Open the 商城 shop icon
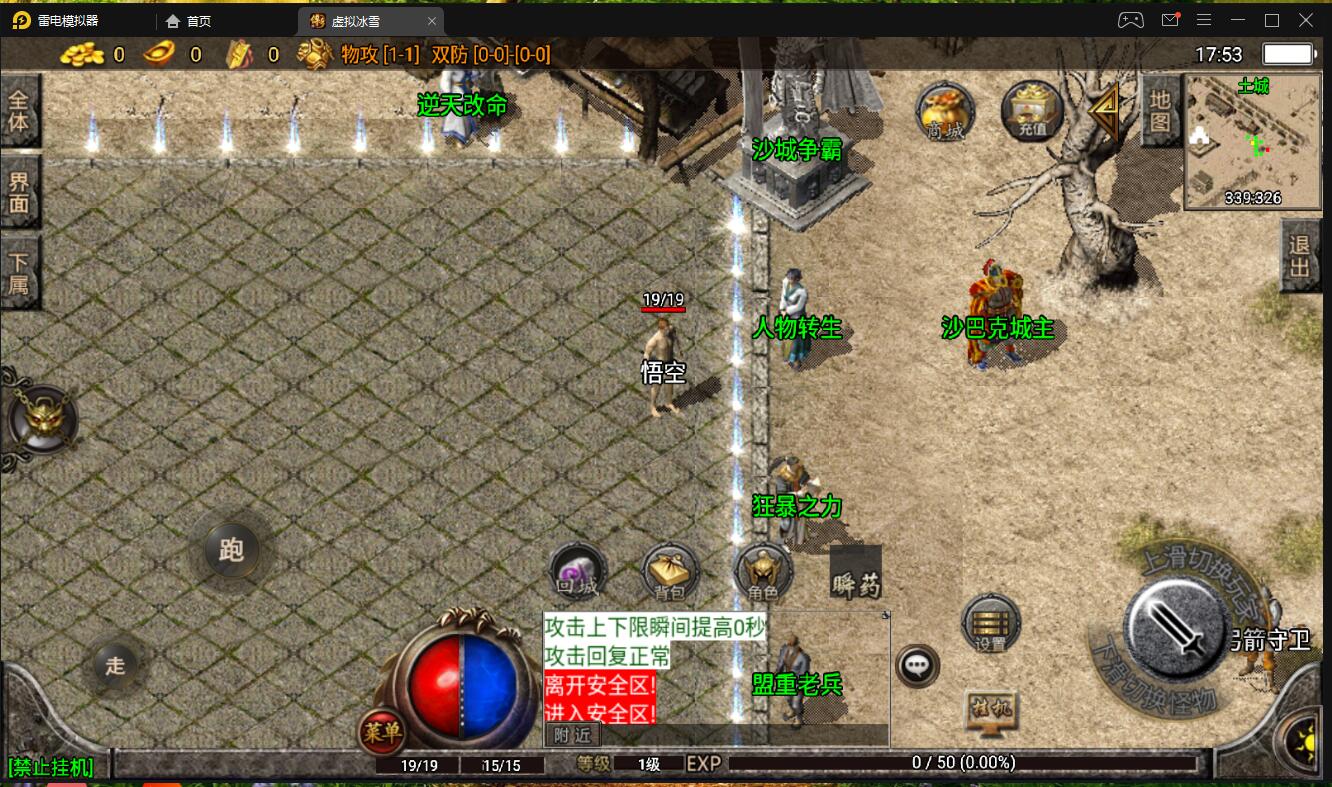This screenshot has height=787, width=1332. coord(945,110)
